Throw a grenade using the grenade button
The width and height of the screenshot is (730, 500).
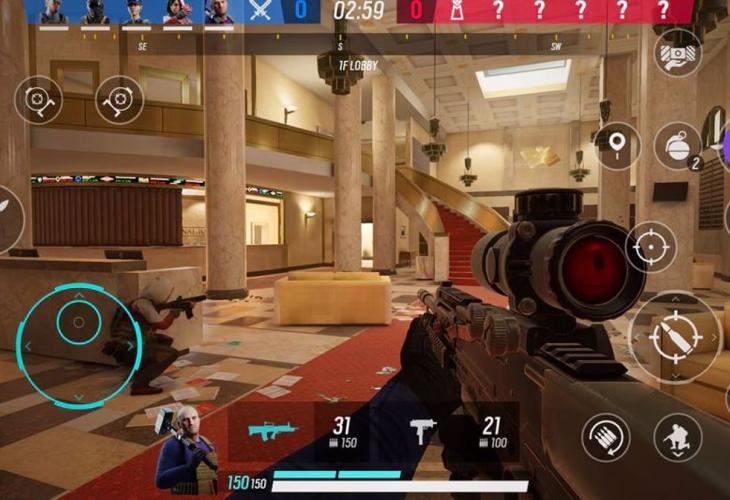pyautogui.click(x=678, y=146)
